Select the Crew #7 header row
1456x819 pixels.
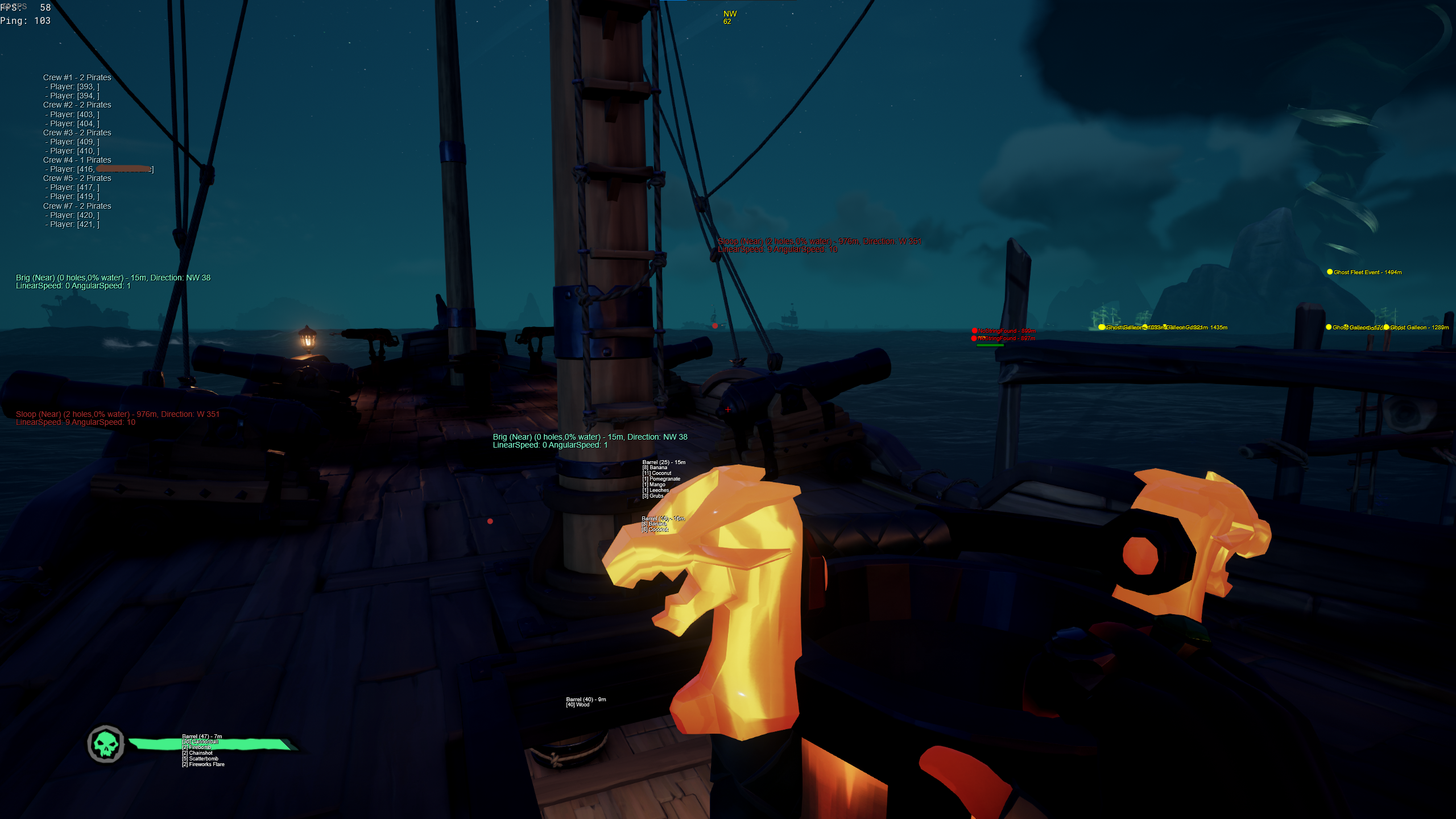77,206
